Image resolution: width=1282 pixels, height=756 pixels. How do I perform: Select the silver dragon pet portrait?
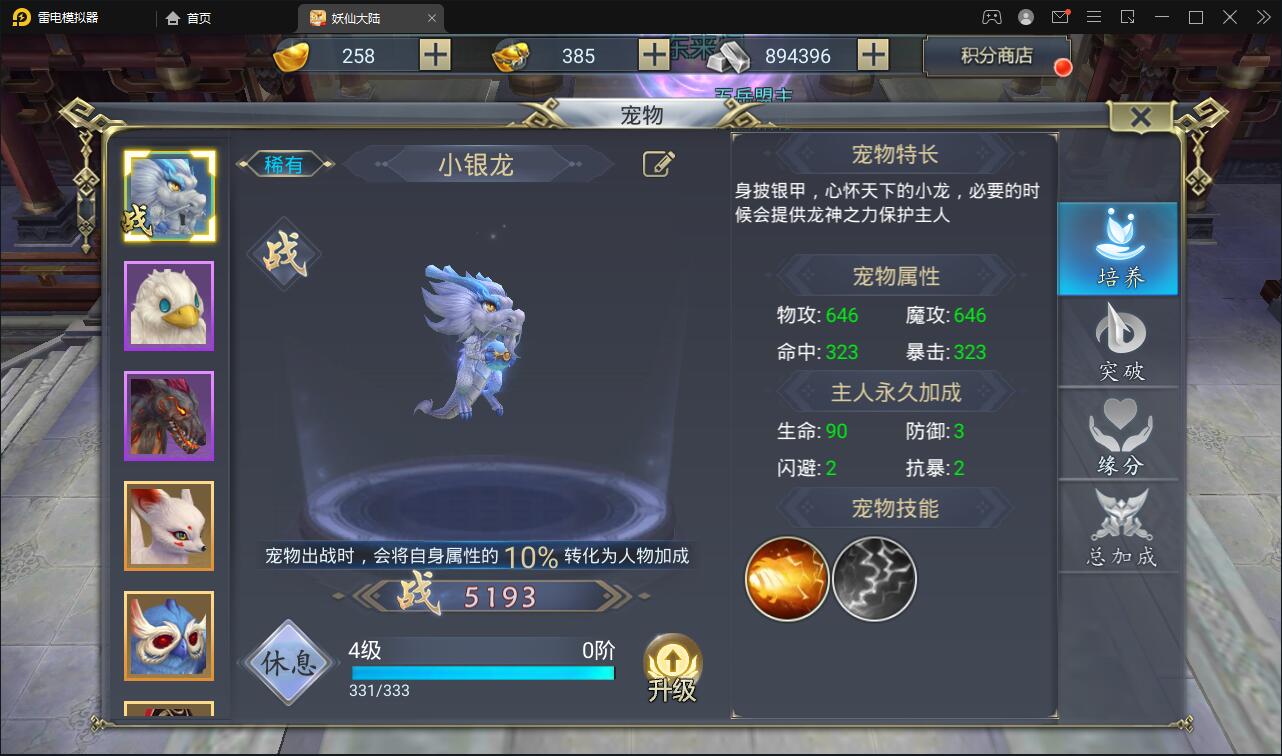[168, 195]
